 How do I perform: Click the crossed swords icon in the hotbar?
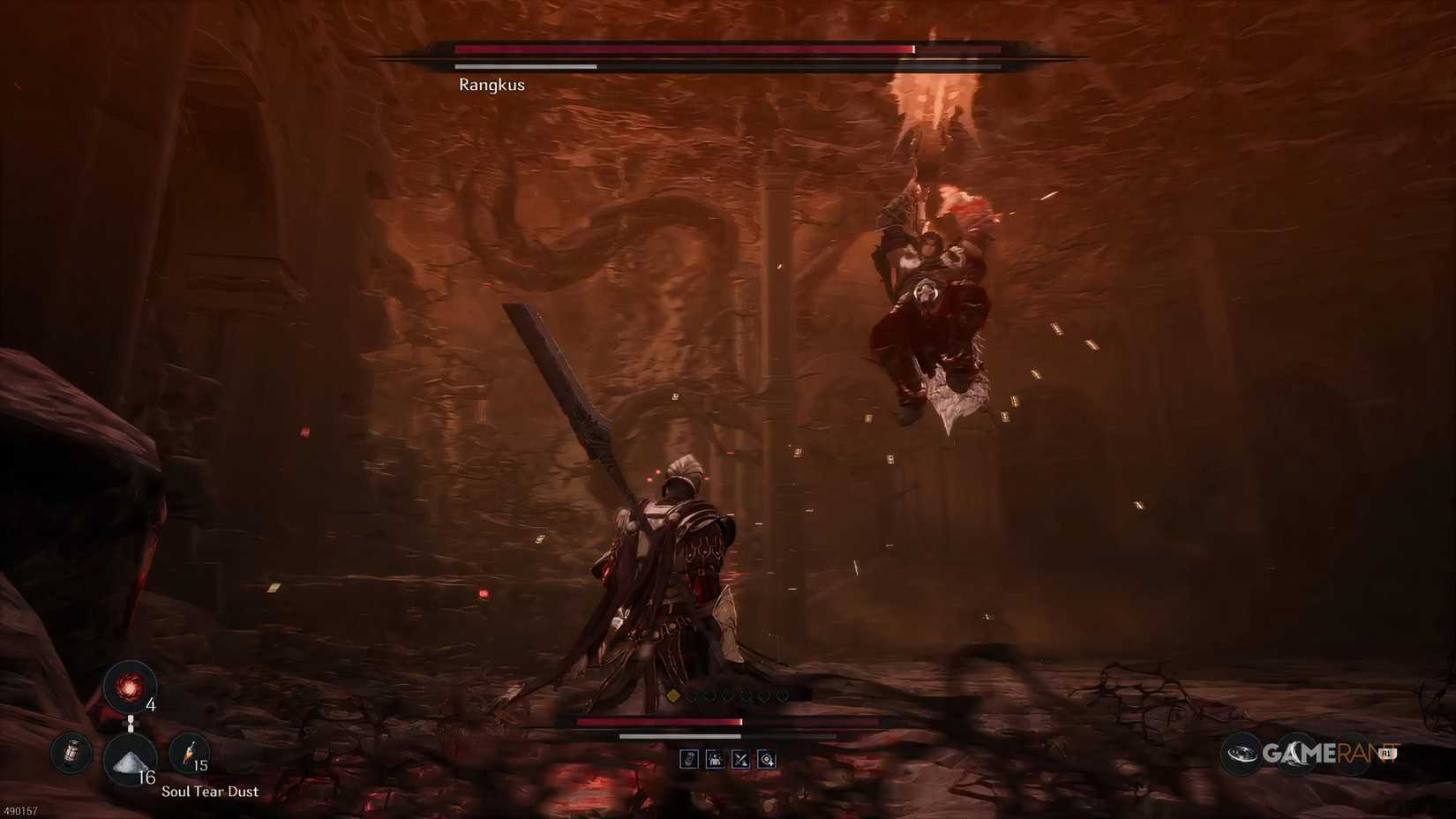pyautogui.click(x=740, y=759)
